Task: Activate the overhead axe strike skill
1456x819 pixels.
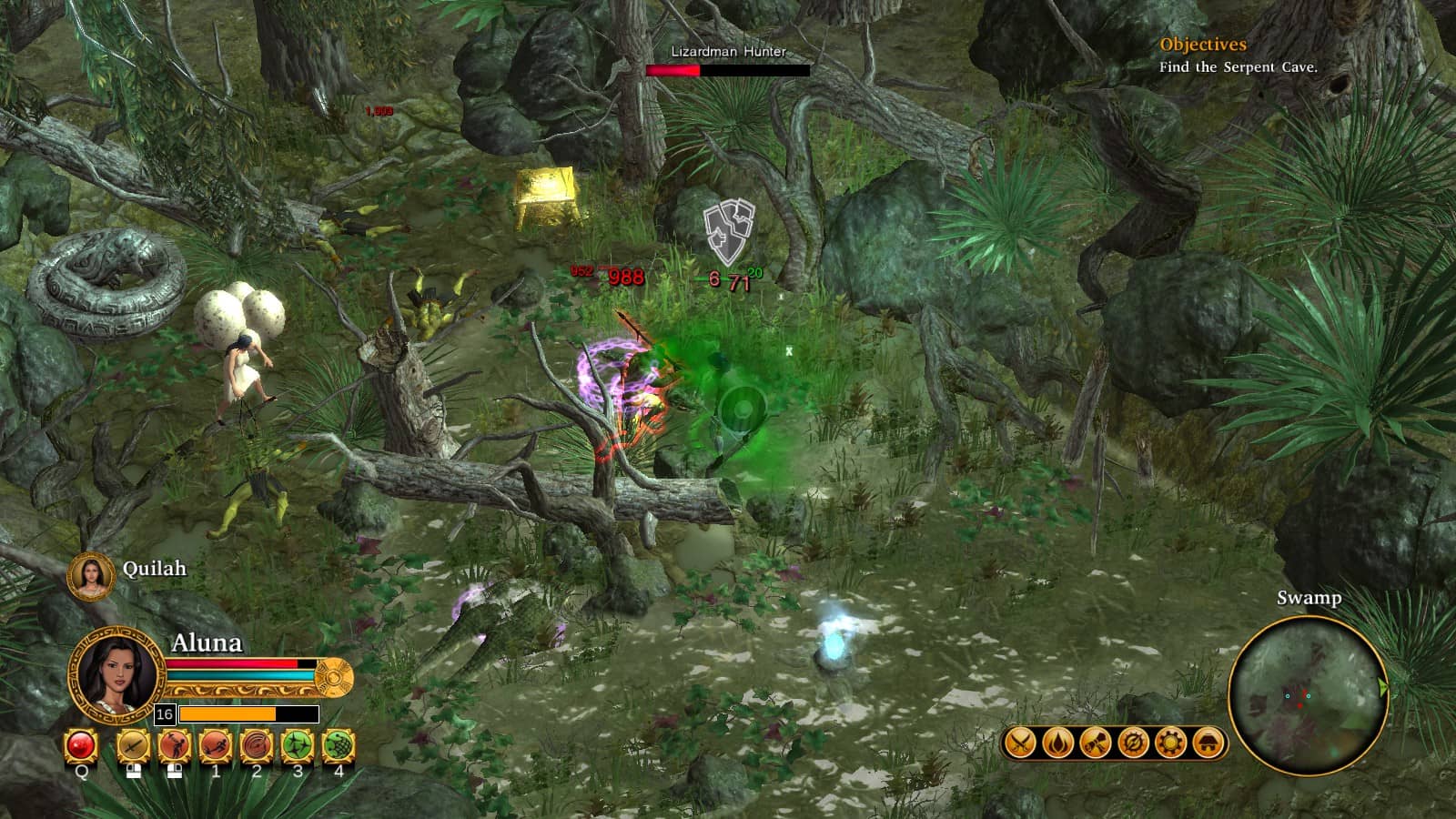Action: point(174,746)
